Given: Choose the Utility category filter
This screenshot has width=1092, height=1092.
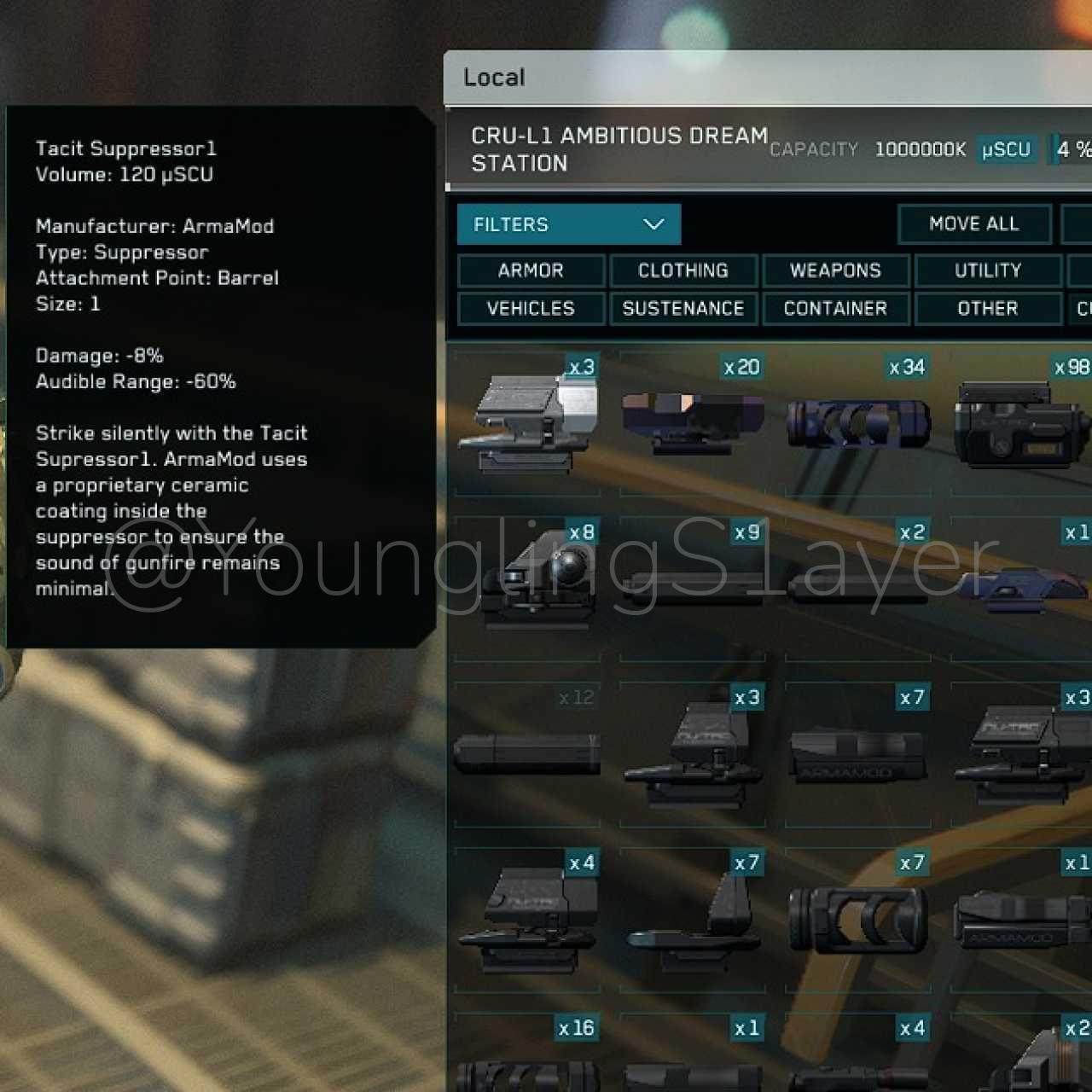Looking at the screenshot, I should [x=987, y=270].
